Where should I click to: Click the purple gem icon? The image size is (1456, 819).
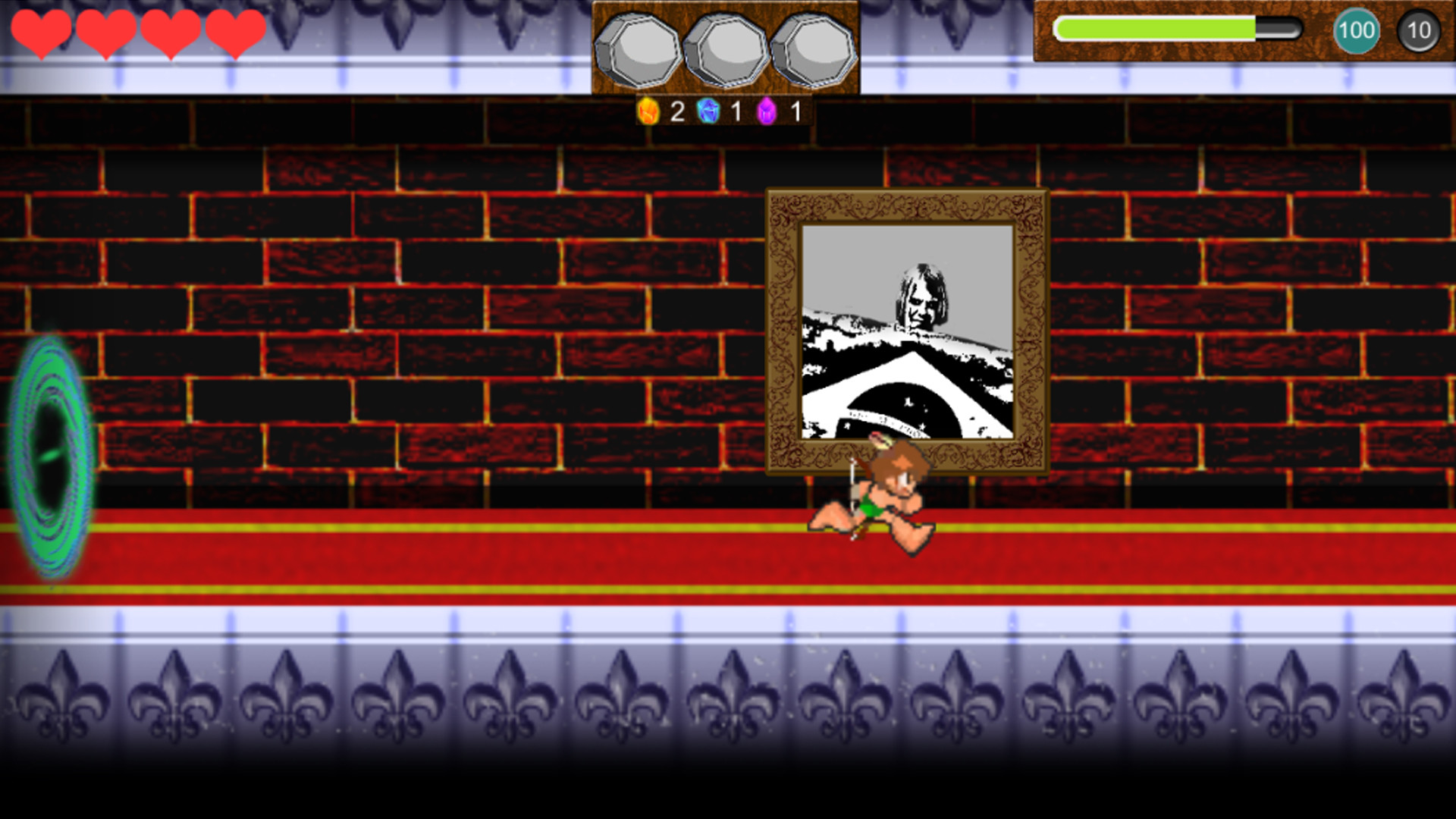(767, 111)
